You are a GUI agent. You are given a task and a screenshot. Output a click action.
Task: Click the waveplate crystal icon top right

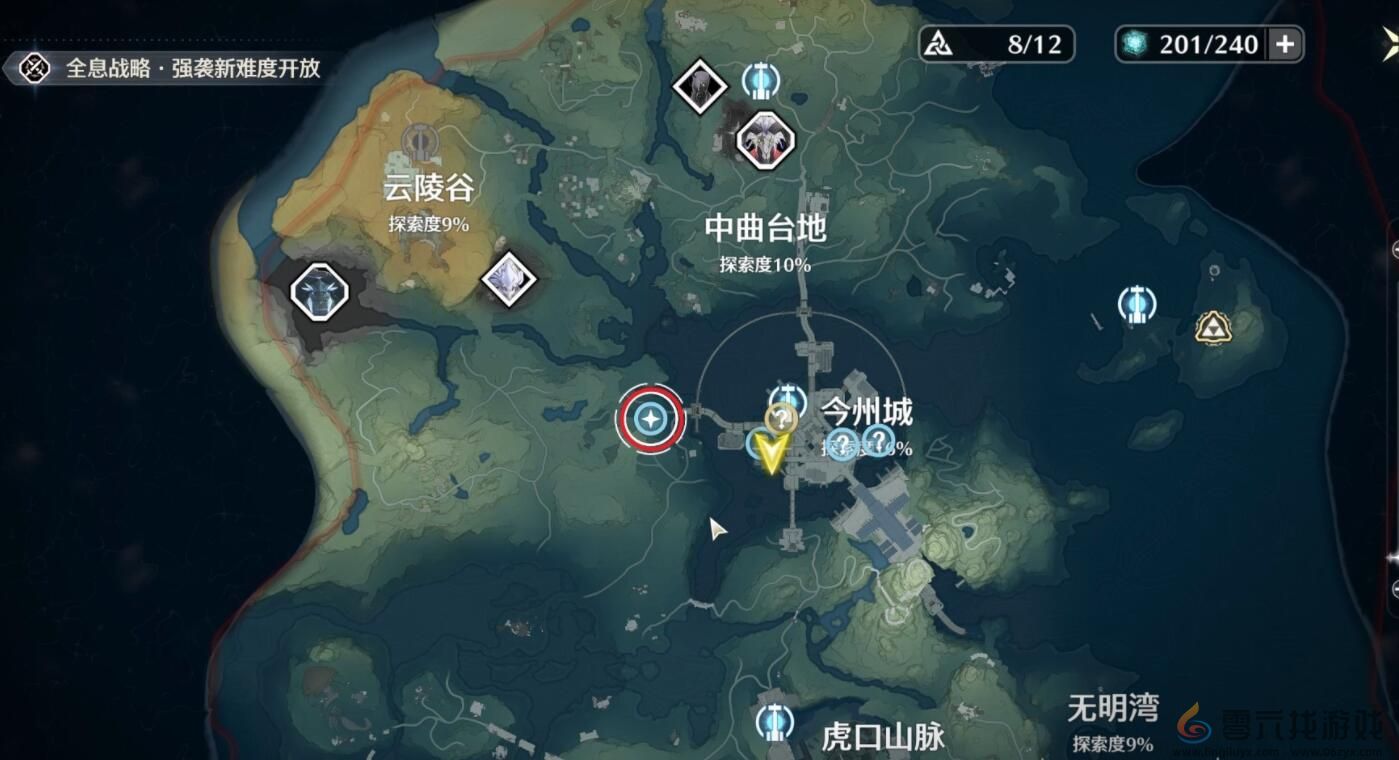[1135, 43]
